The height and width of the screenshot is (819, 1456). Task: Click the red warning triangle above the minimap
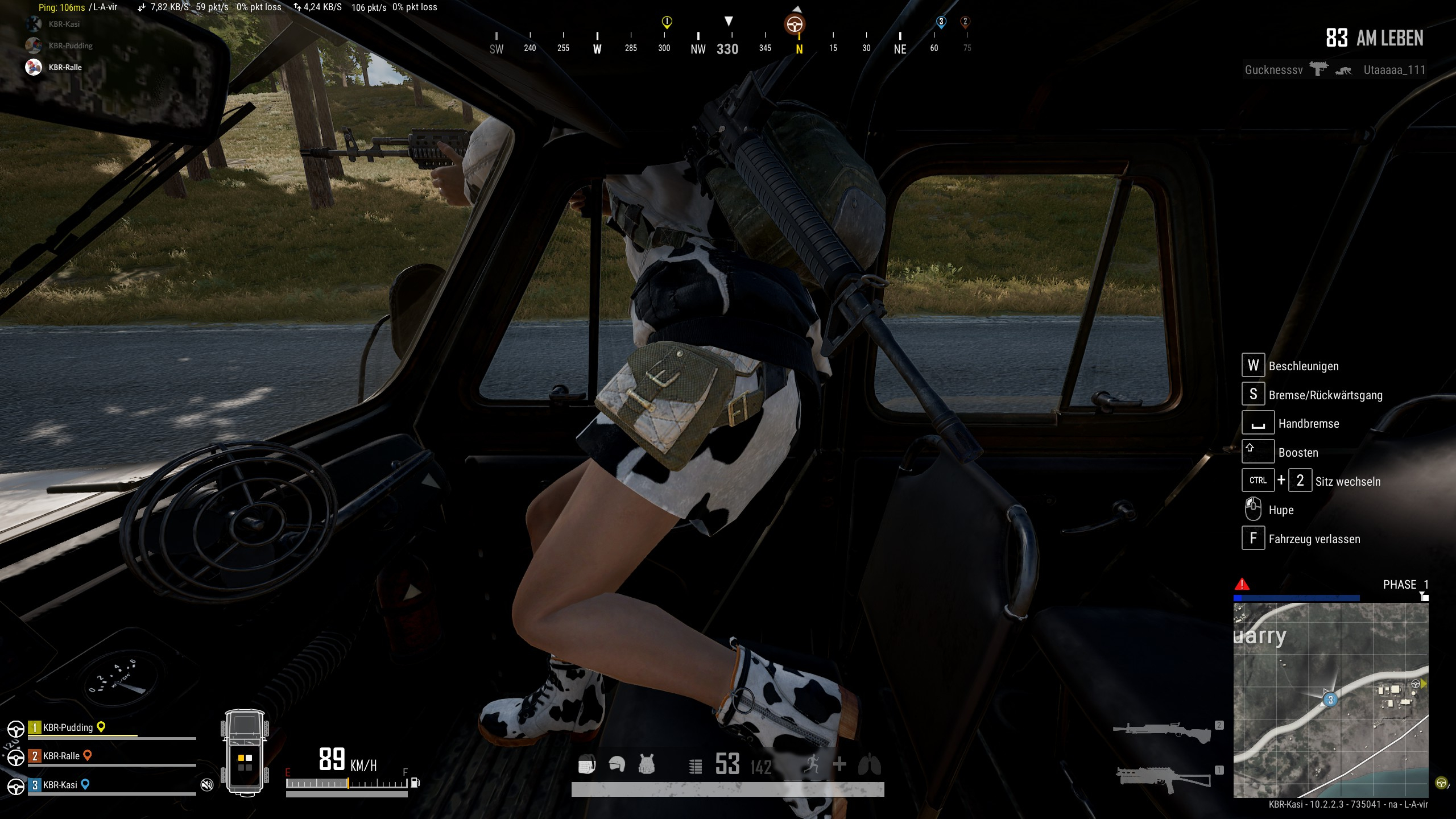tap(1242, 584)
